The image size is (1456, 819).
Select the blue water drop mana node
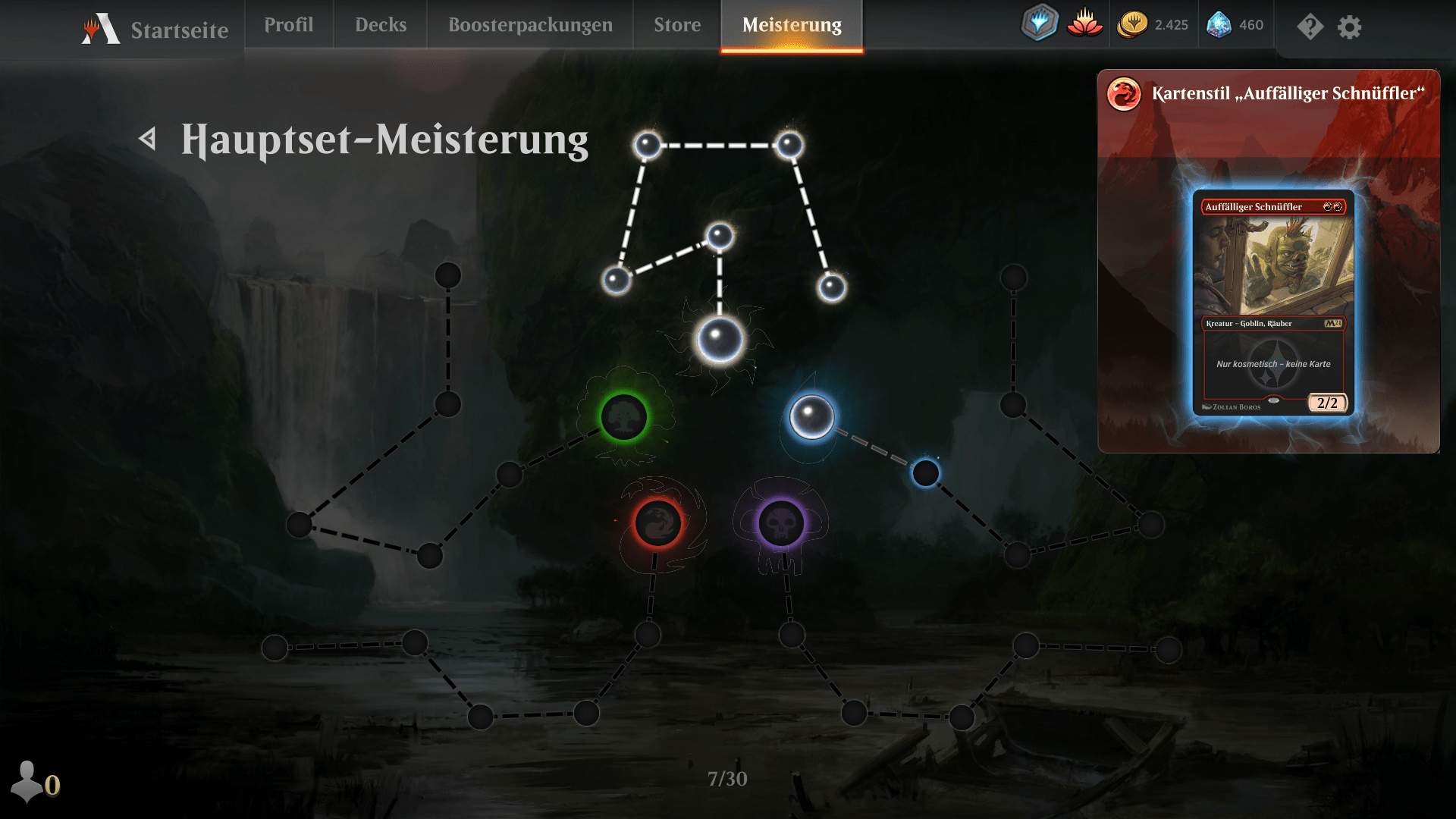(811, 416)
